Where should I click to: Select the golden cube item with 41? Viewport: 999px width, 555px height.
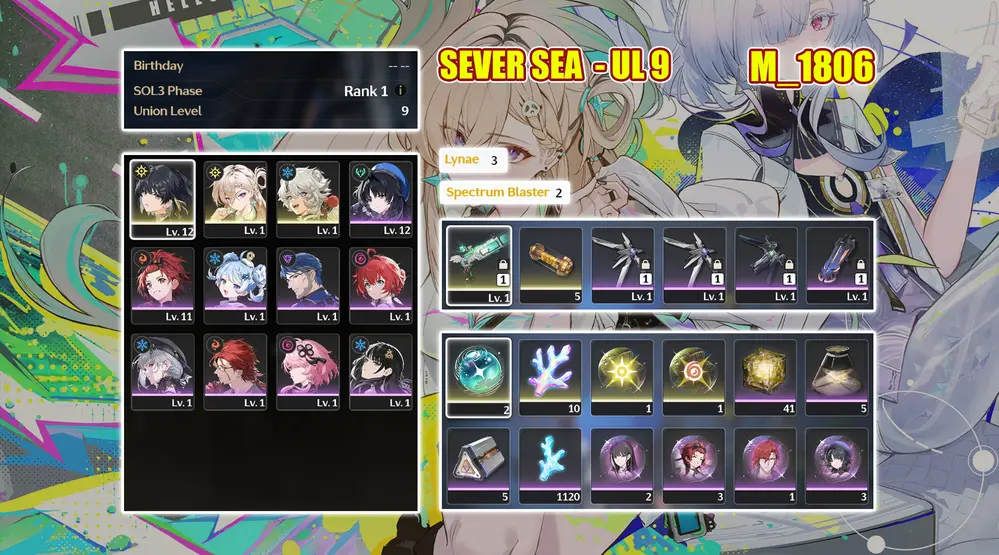point(766,375)
